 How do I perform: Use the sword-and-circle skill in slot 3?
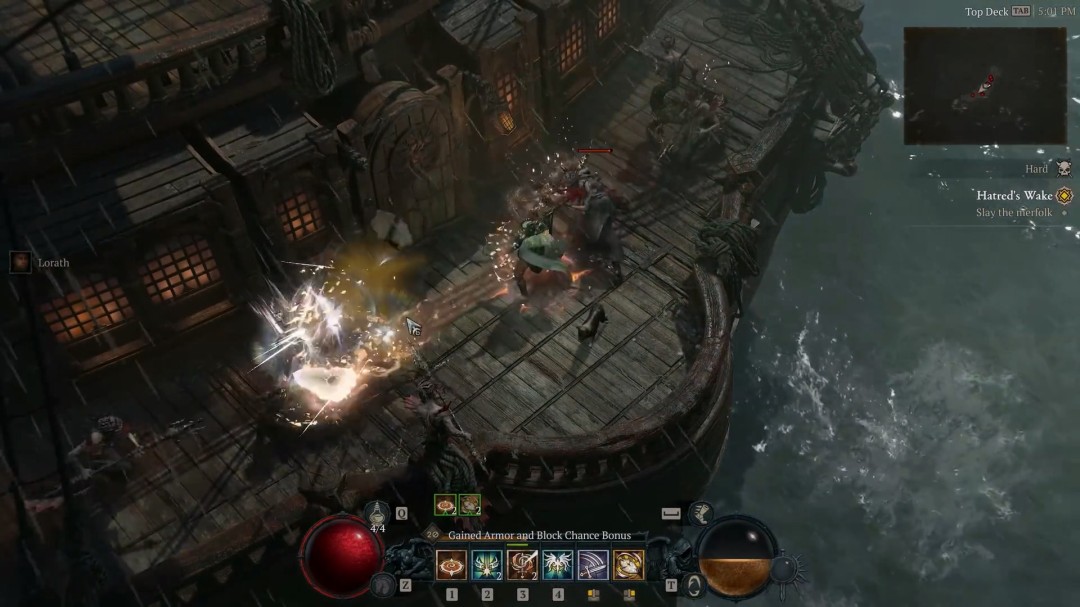522,565
